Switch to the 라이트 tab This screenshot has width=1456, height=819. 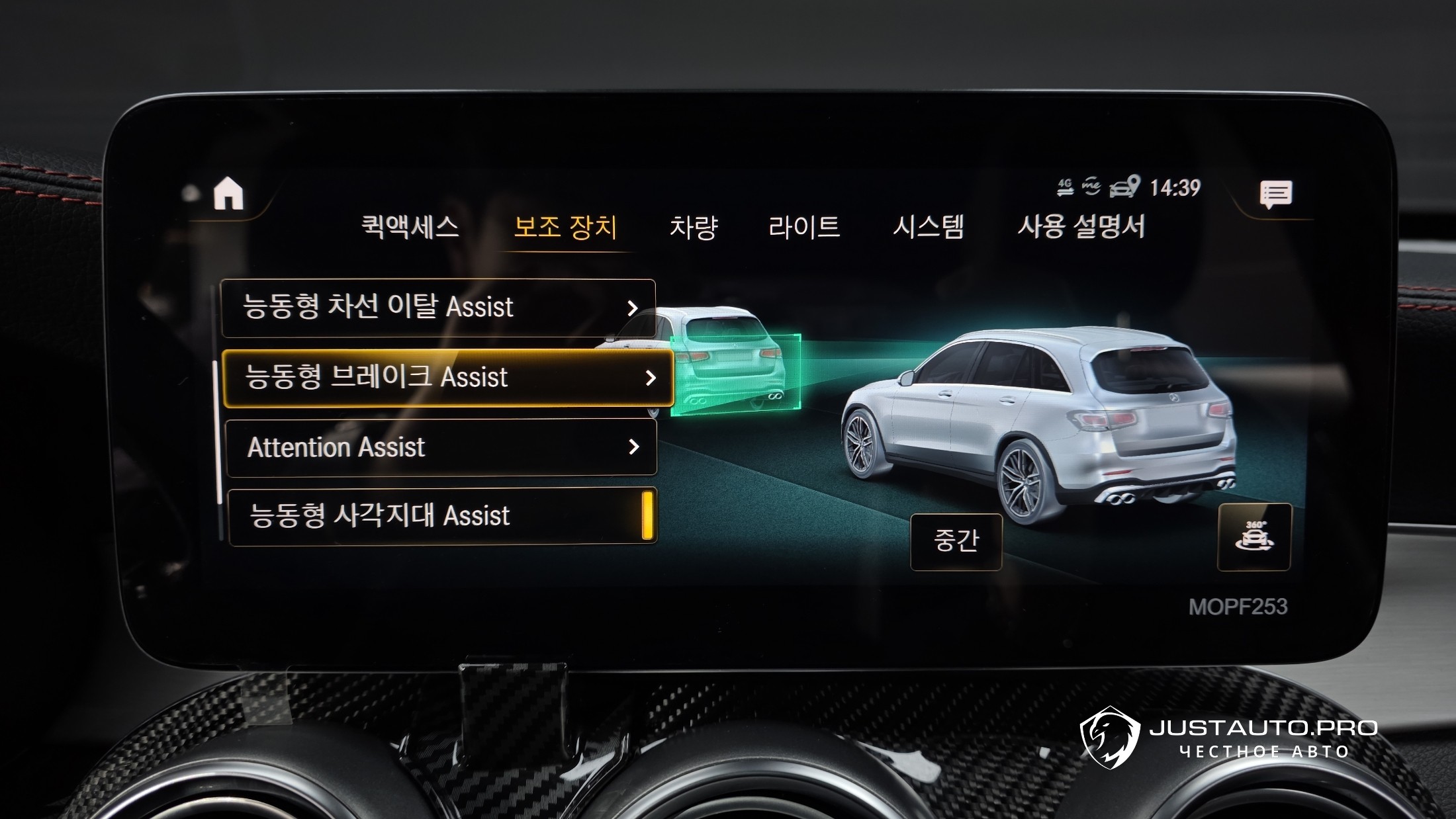804,227
